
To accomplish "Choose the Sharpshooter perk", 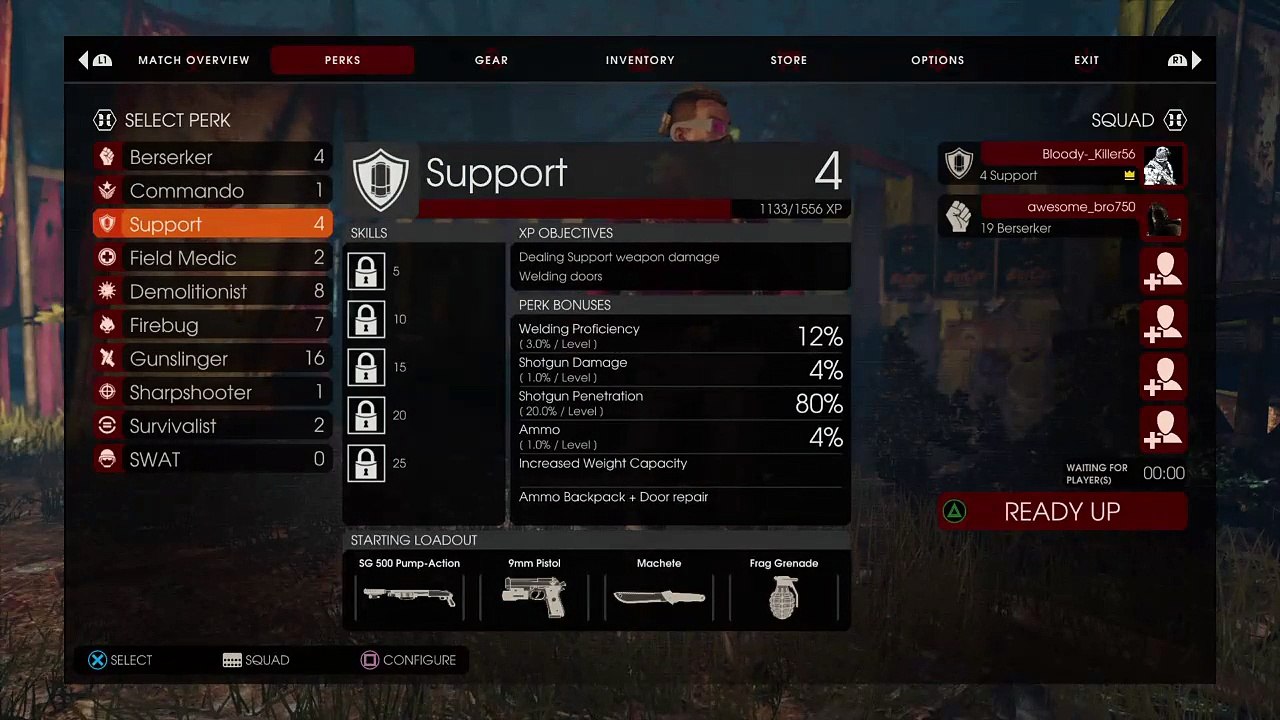I will coord(212,392).
